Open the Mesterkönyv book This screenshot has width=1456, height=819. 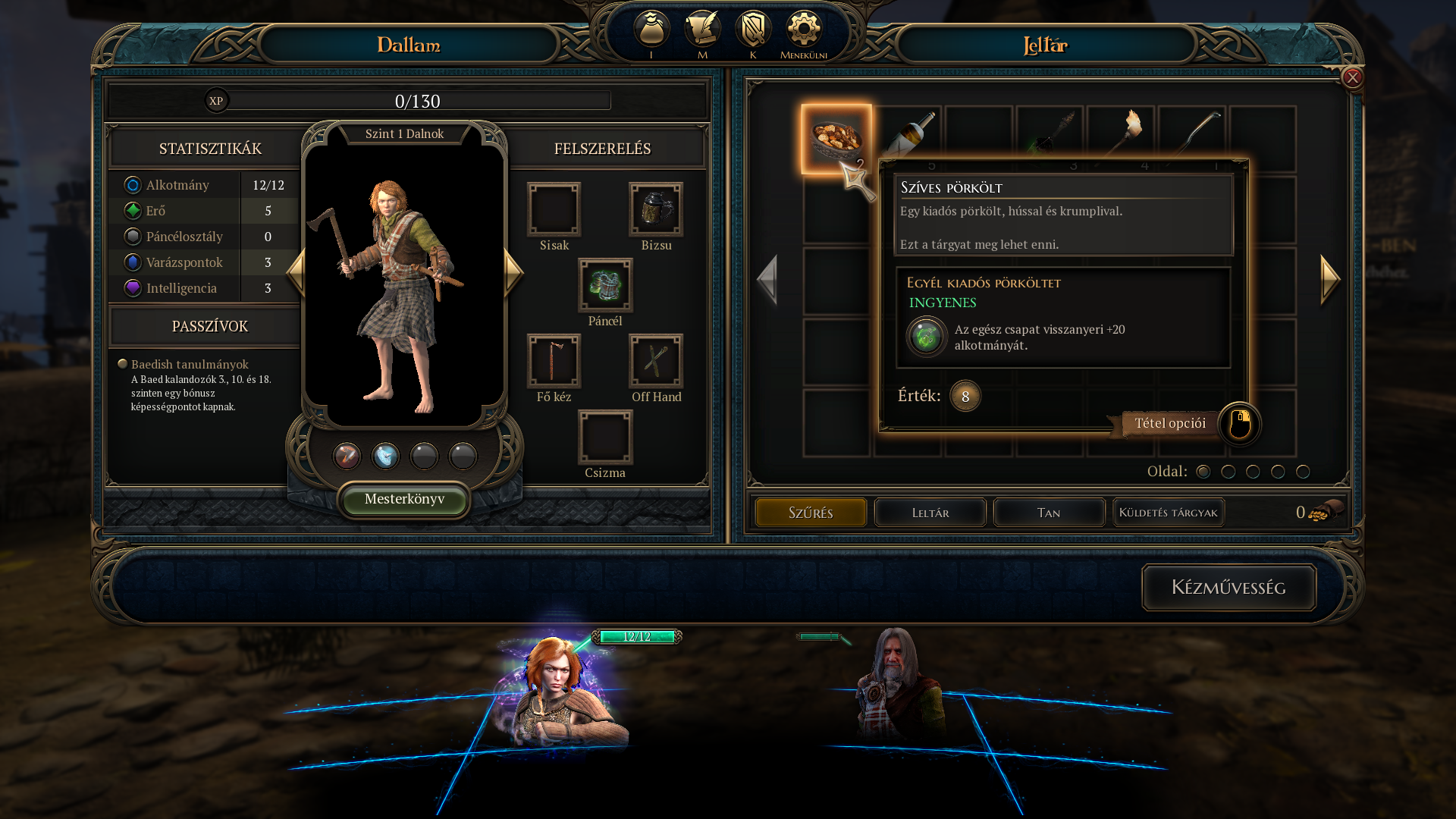click(404, 499)
